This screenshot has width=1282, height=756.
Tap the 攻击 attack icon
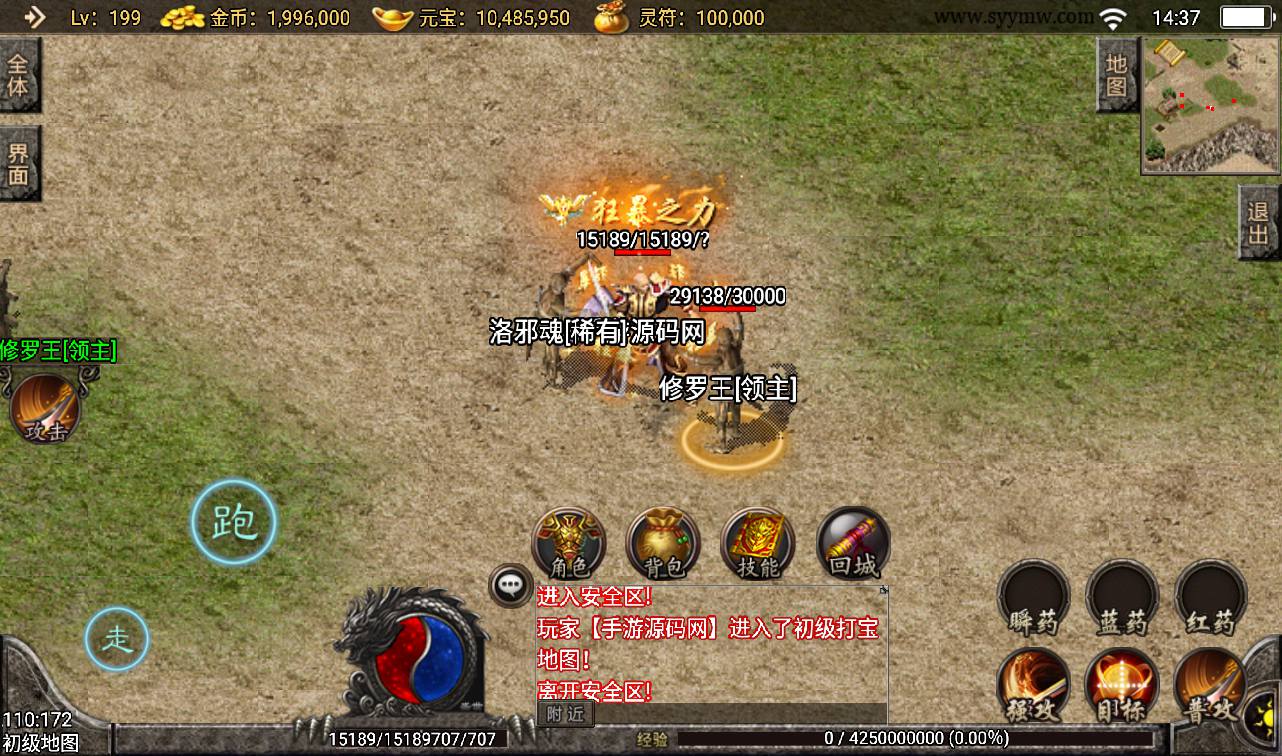[45, 409]
